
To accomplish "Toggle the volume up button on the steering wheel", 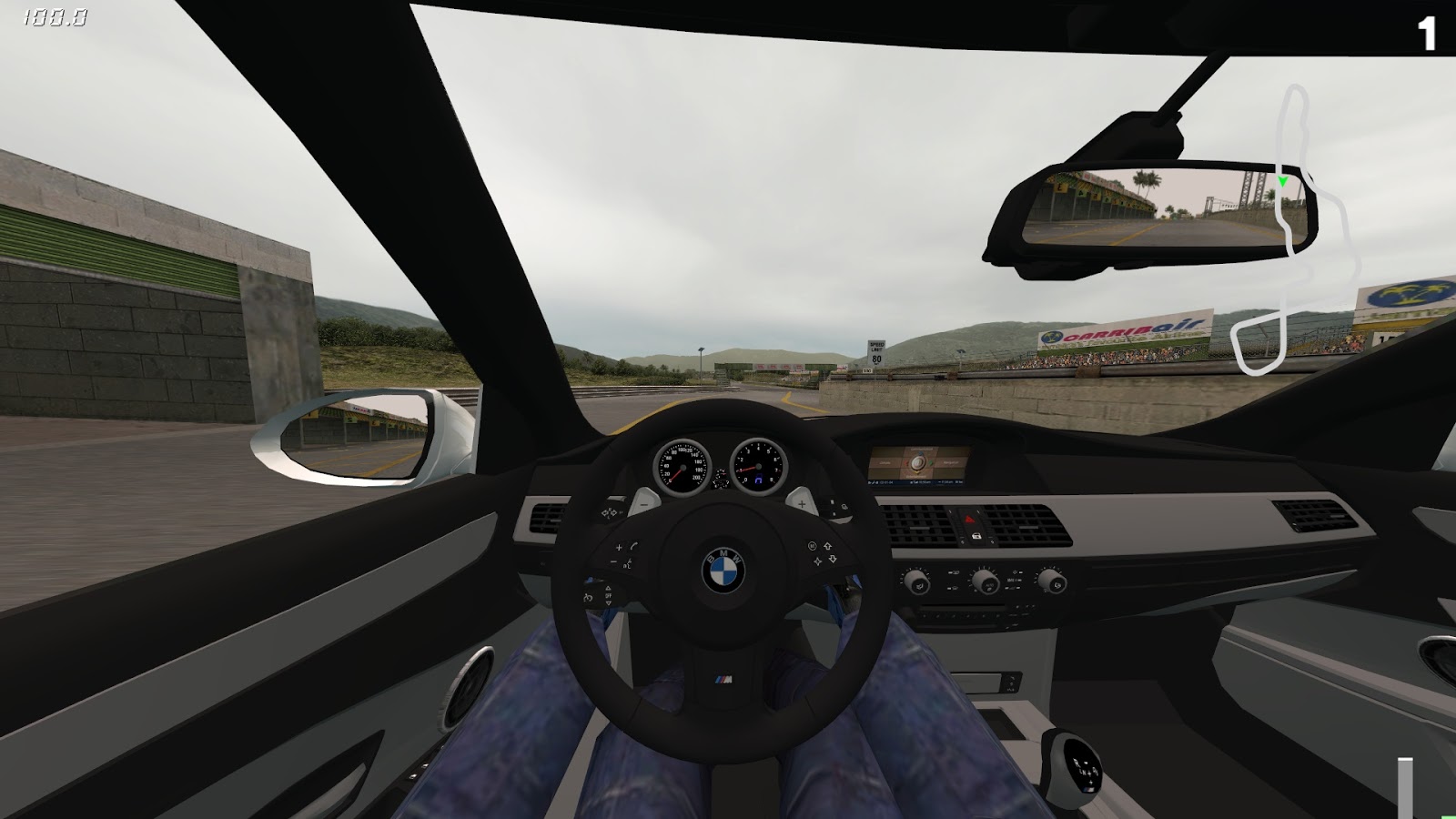I will pos(620,546).
